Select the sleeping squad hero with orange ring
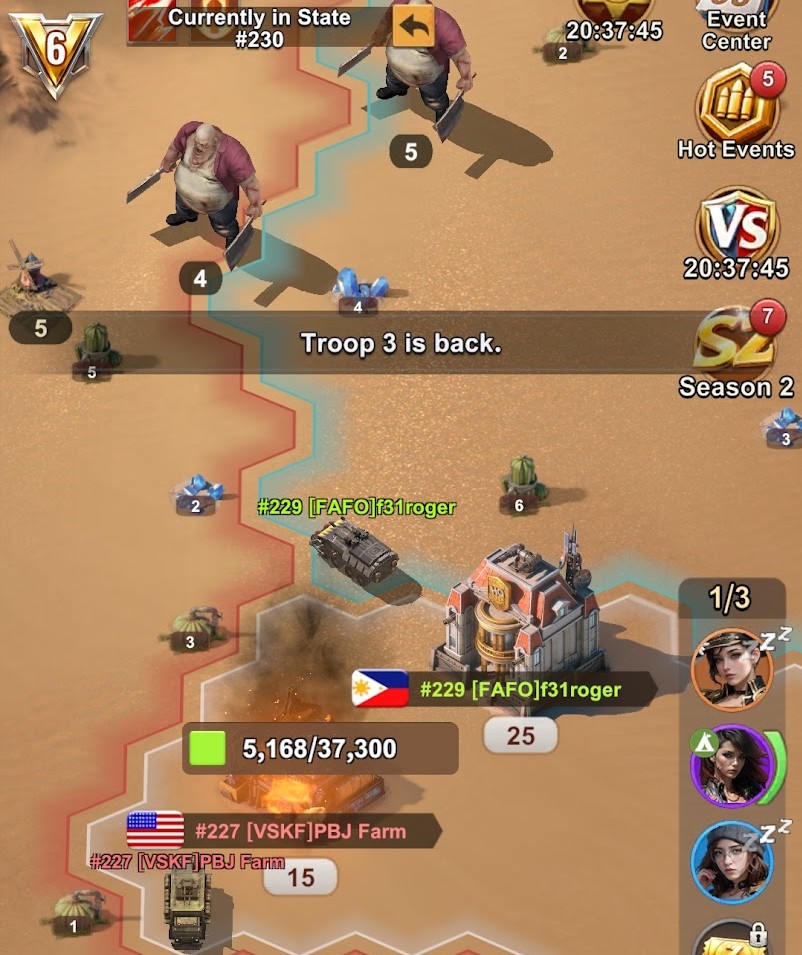 (x=733, y=669)
